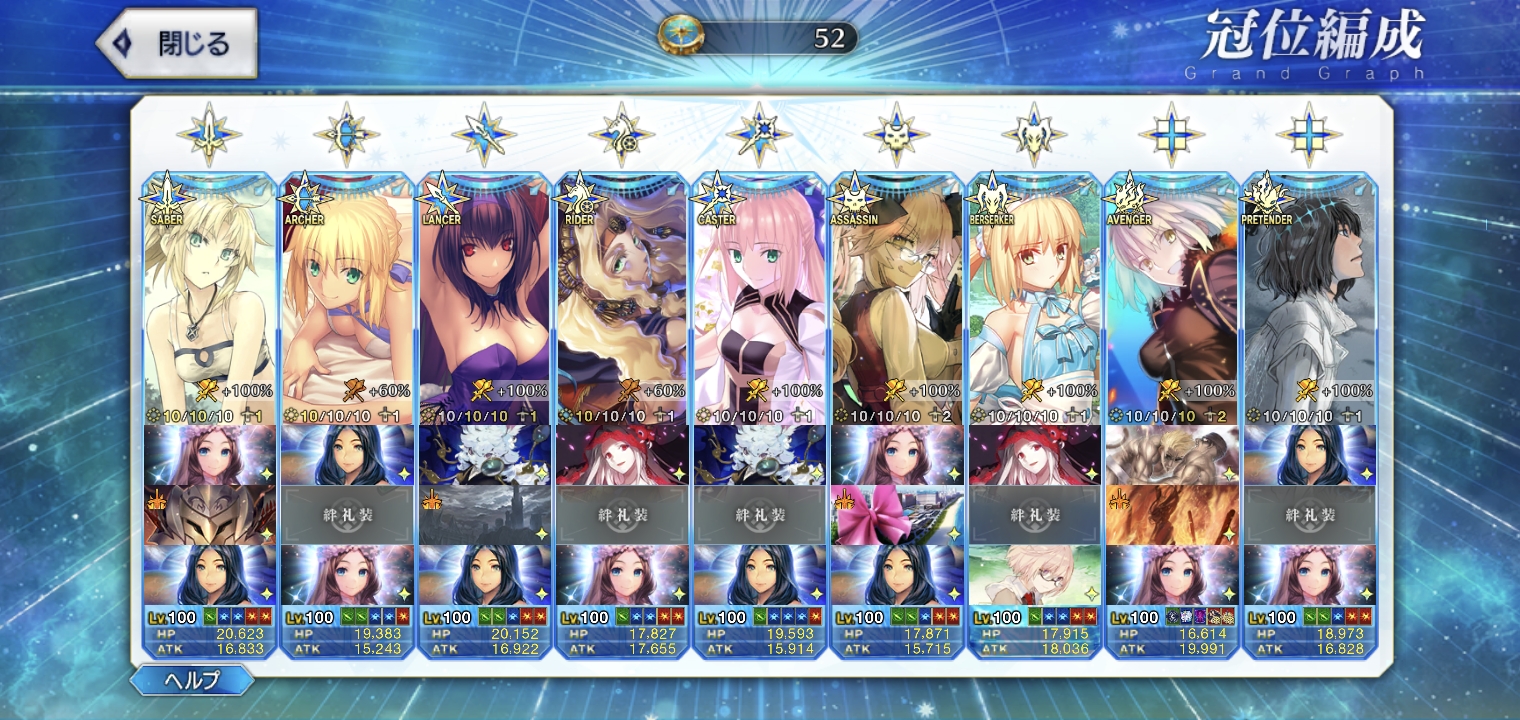Select the armored helmet craft essence under Saber

[209, 515]
